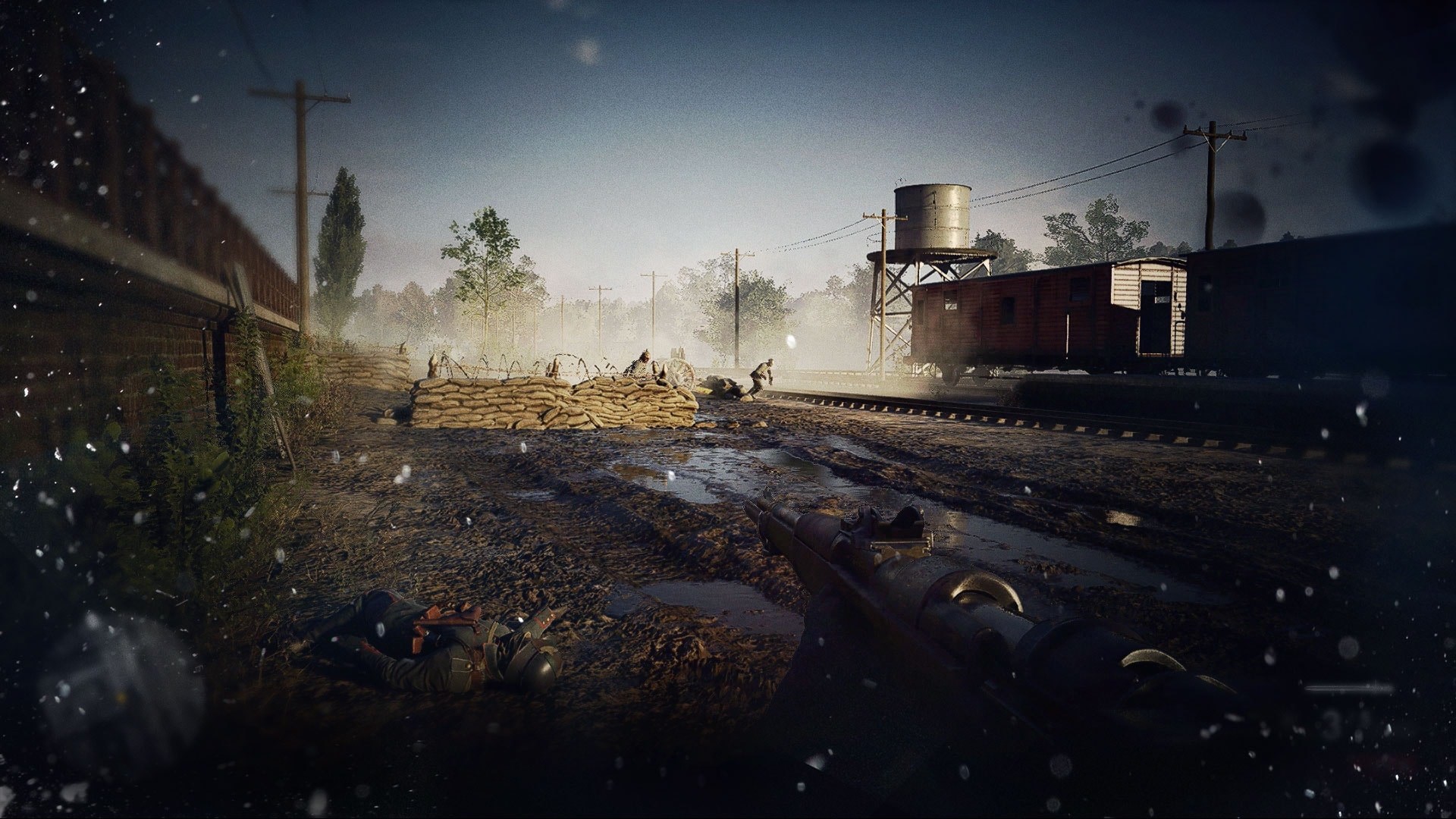The image size is (1456, 819).
Task: Select the faint rifle weapon silhouette icon
Action: pyautogui.click(x=1351, y=689)
